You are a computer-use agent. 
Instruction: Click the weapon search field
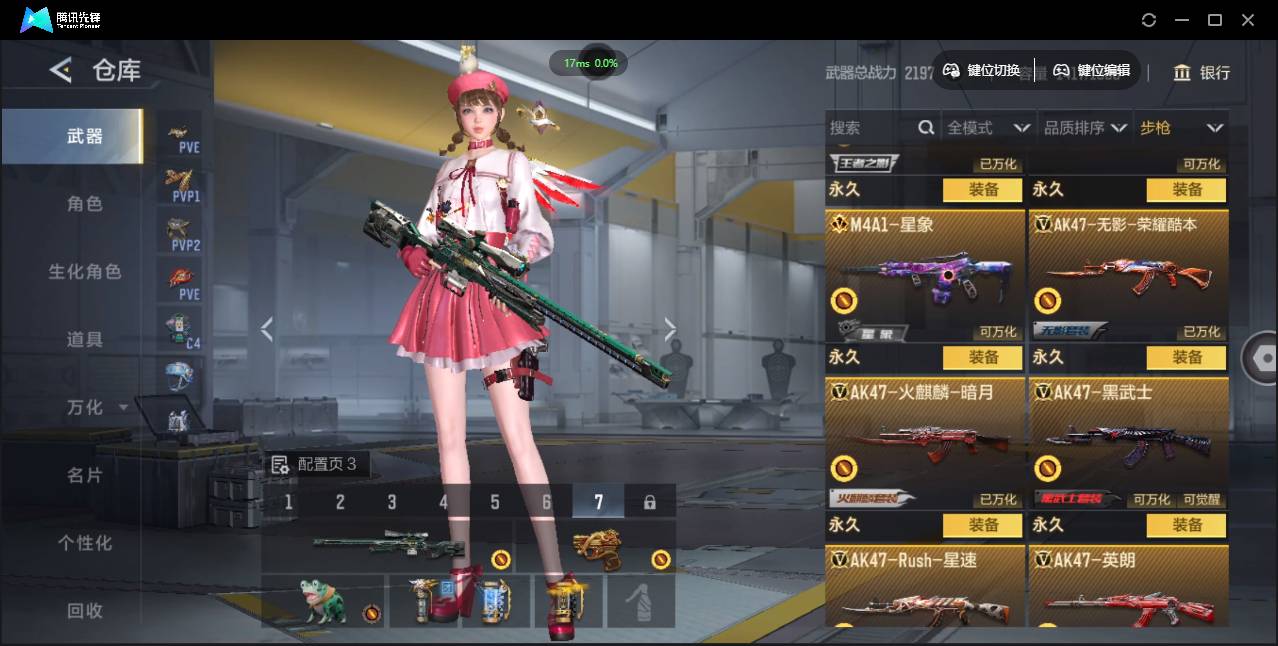click(870, 128)
